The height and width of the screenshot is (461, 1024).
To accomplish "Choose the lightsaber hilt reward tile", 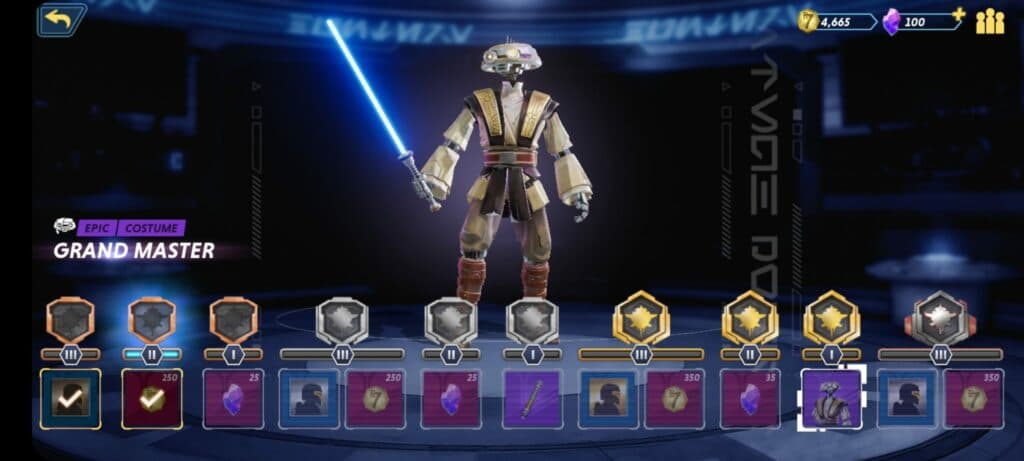I will [532, 399].
